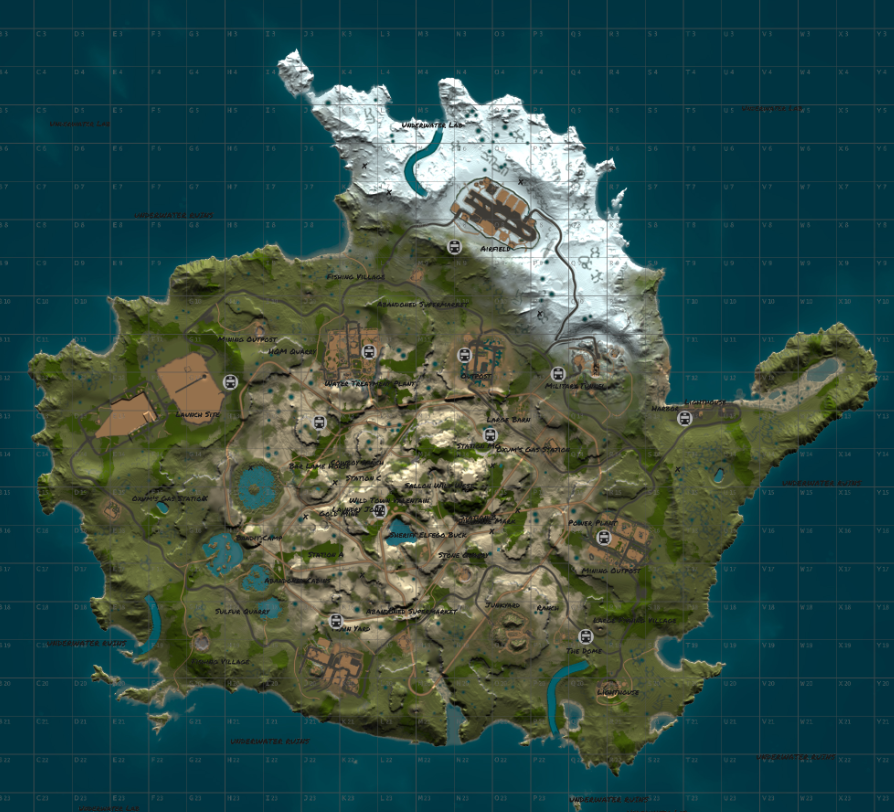Click the train station marker above The Dome
The height and width of the screenshot is (812, 894).
pos(585,636)
